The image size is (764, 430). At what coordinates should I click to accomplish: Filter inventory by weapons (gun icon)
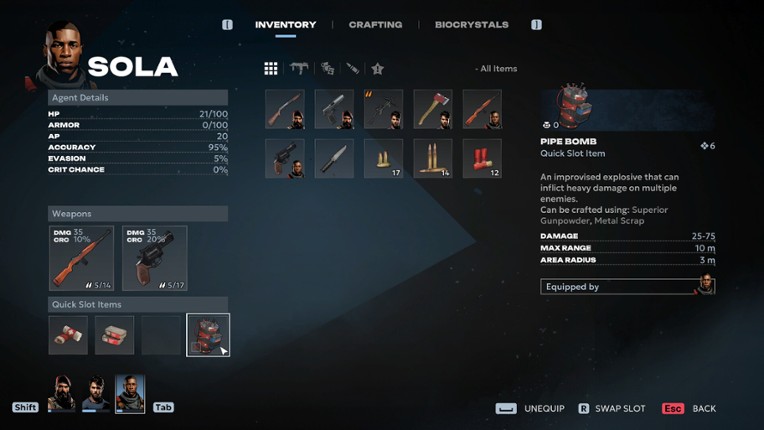pos(298,69)
